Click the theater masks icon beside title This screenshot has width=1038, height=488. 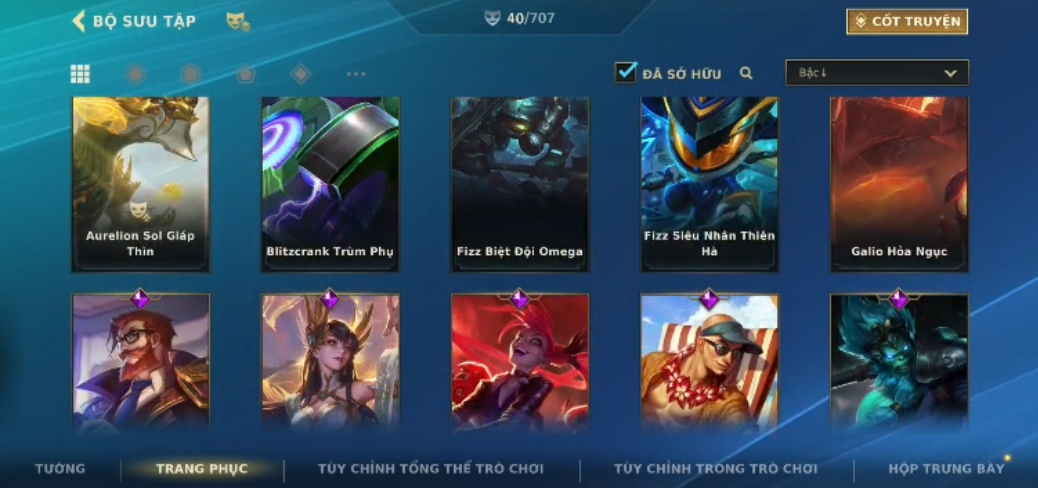pyautogui.click(x=237, y=21)
